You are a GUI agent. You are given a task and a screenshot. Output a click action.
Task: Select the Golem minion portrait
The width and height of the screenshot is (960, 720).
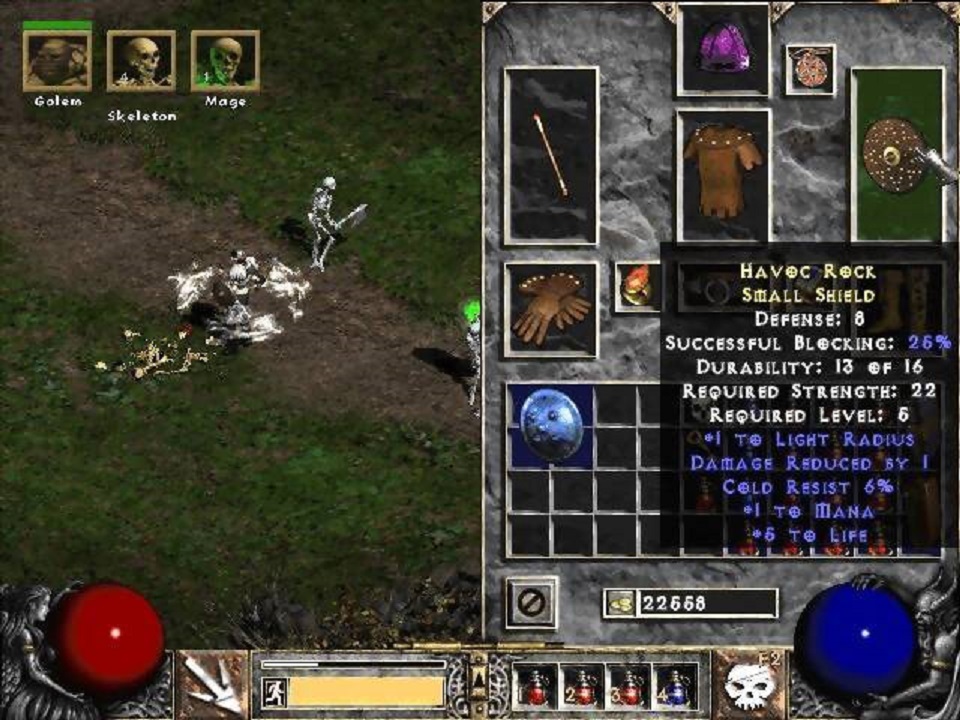click(x=56, y=61)
